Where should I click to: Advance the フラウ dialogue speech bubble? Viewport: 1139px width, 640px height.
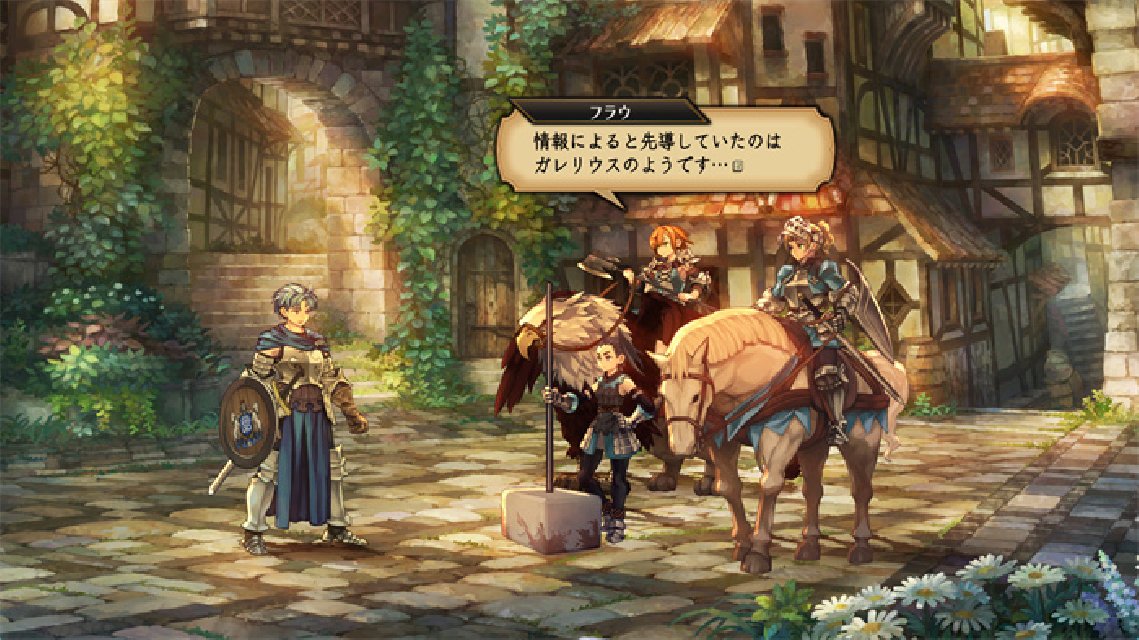665,148
